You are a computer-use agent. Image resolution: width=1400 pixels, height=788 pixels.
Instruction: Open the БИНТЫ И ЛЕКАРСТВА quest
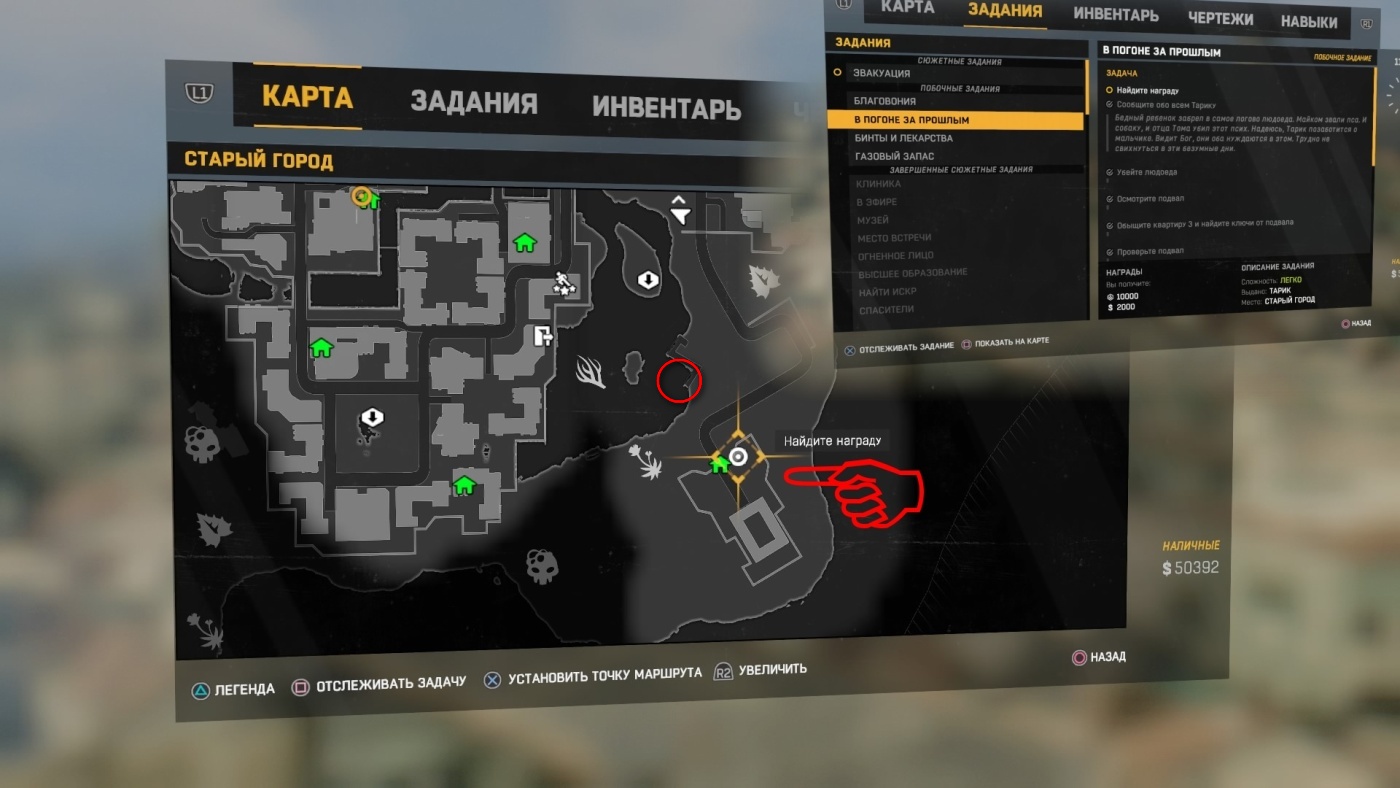click(x=903, y=138)
